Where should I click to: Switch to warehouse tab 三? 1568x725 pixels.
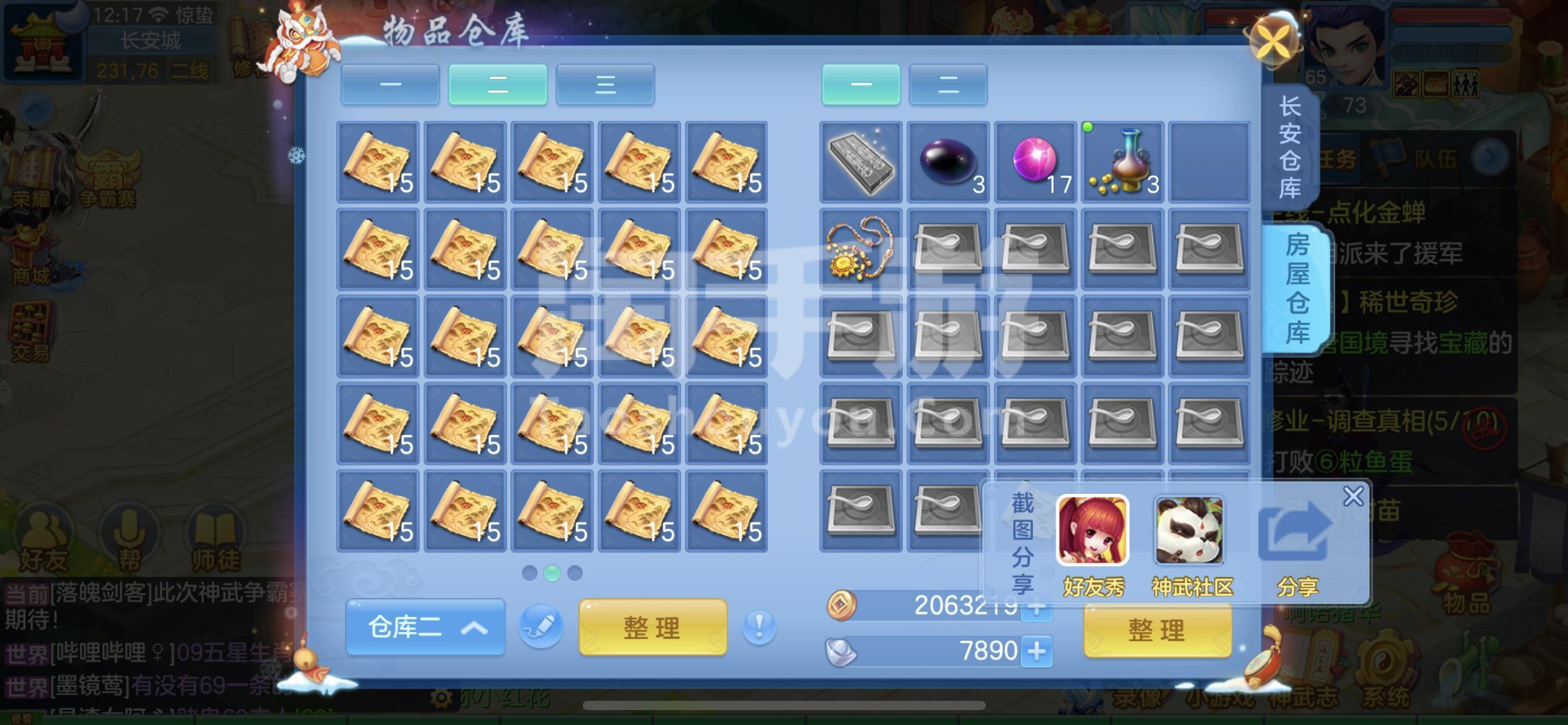605,84
